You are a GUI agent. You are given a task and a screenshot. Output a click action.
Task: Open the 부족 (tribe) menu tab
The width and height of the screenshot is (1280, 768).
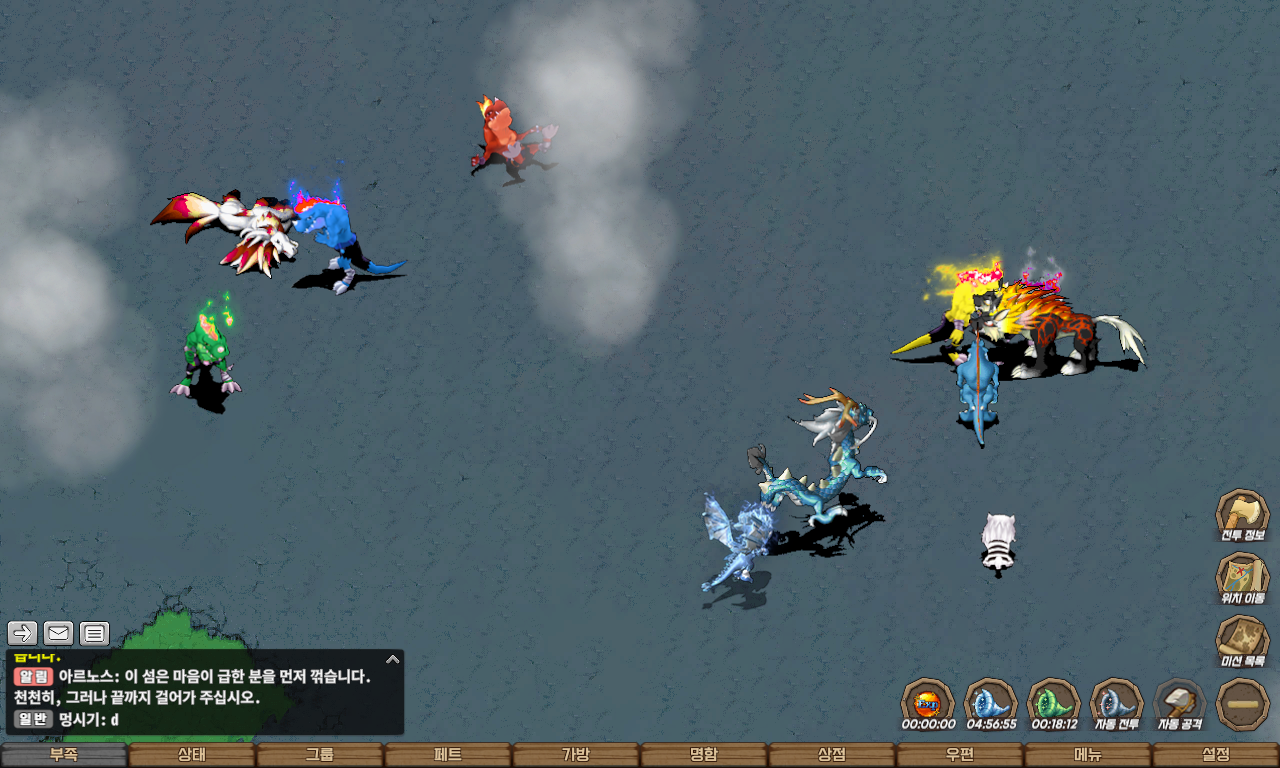(64, 755)
